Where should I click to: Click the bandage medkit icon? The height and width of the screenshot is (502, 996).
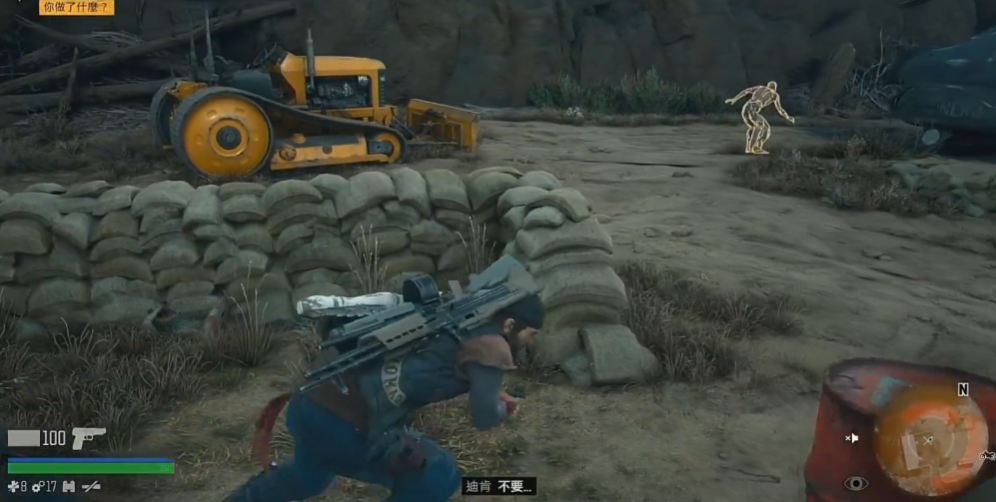(12, 486)
